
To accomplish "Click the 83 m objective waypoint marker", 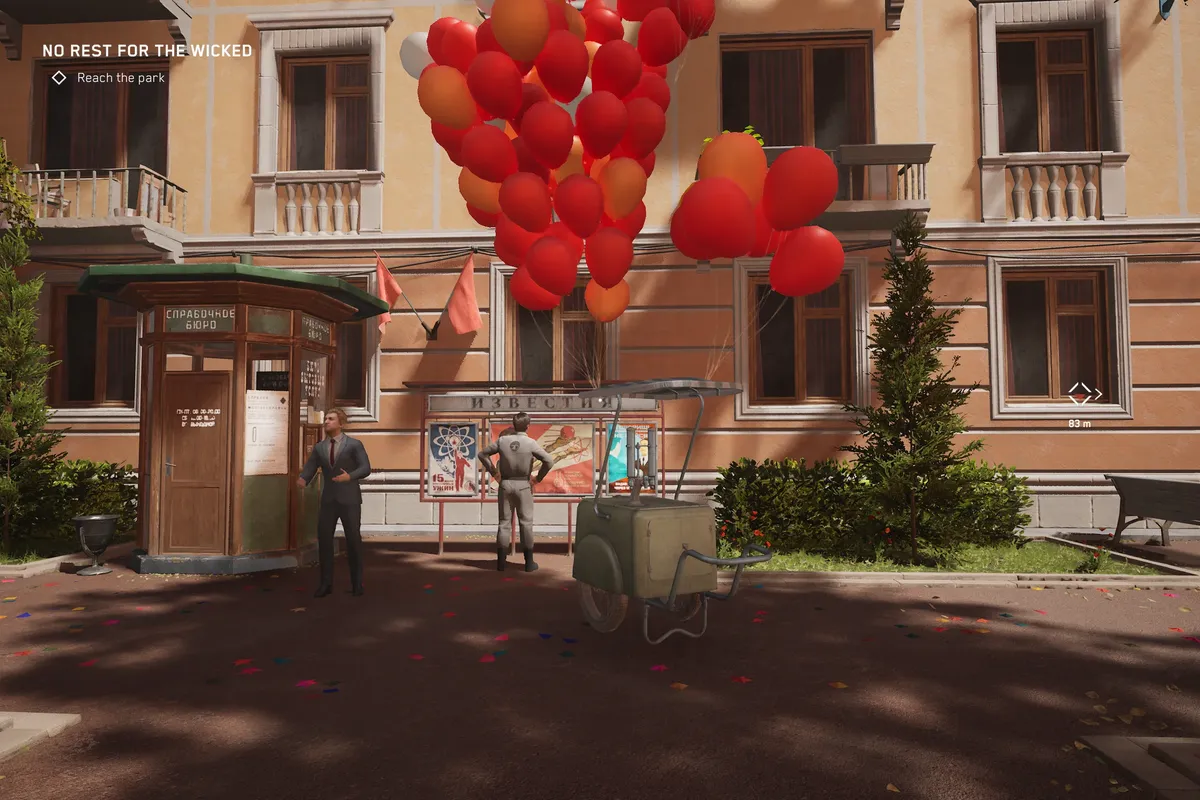I will [x=1080, y=393].
